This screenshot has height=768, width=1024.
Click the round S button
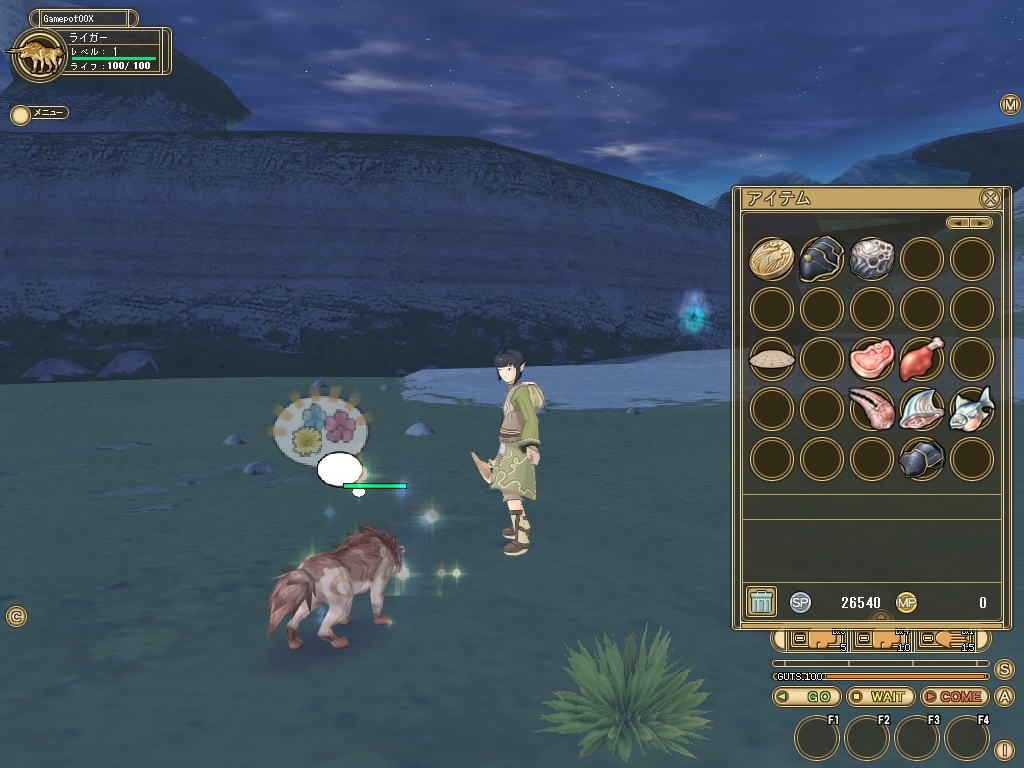click(x=1004, y=670)
